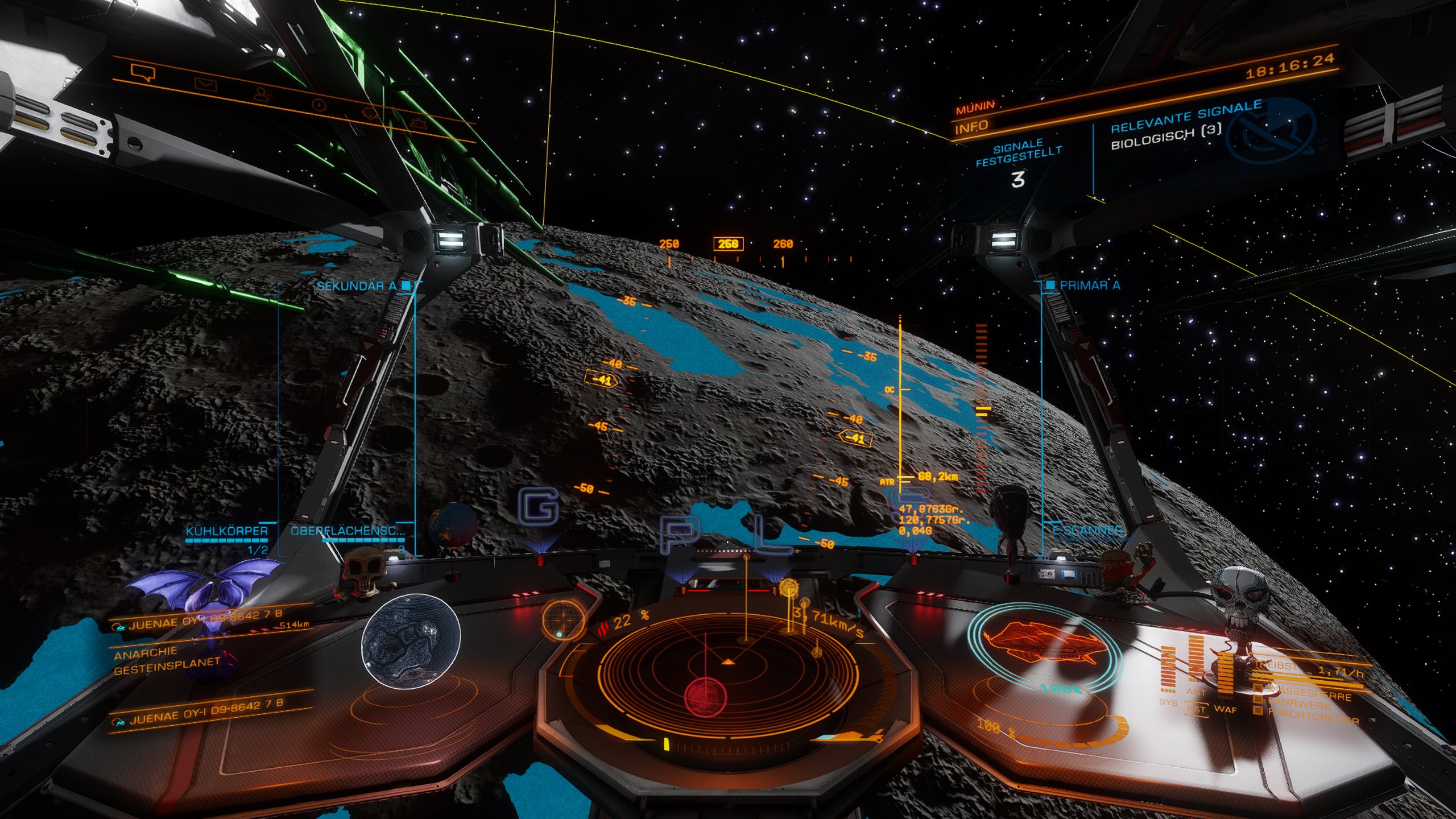Open the comms settings gear icon
1456x819 pixels.
(370, 113)
